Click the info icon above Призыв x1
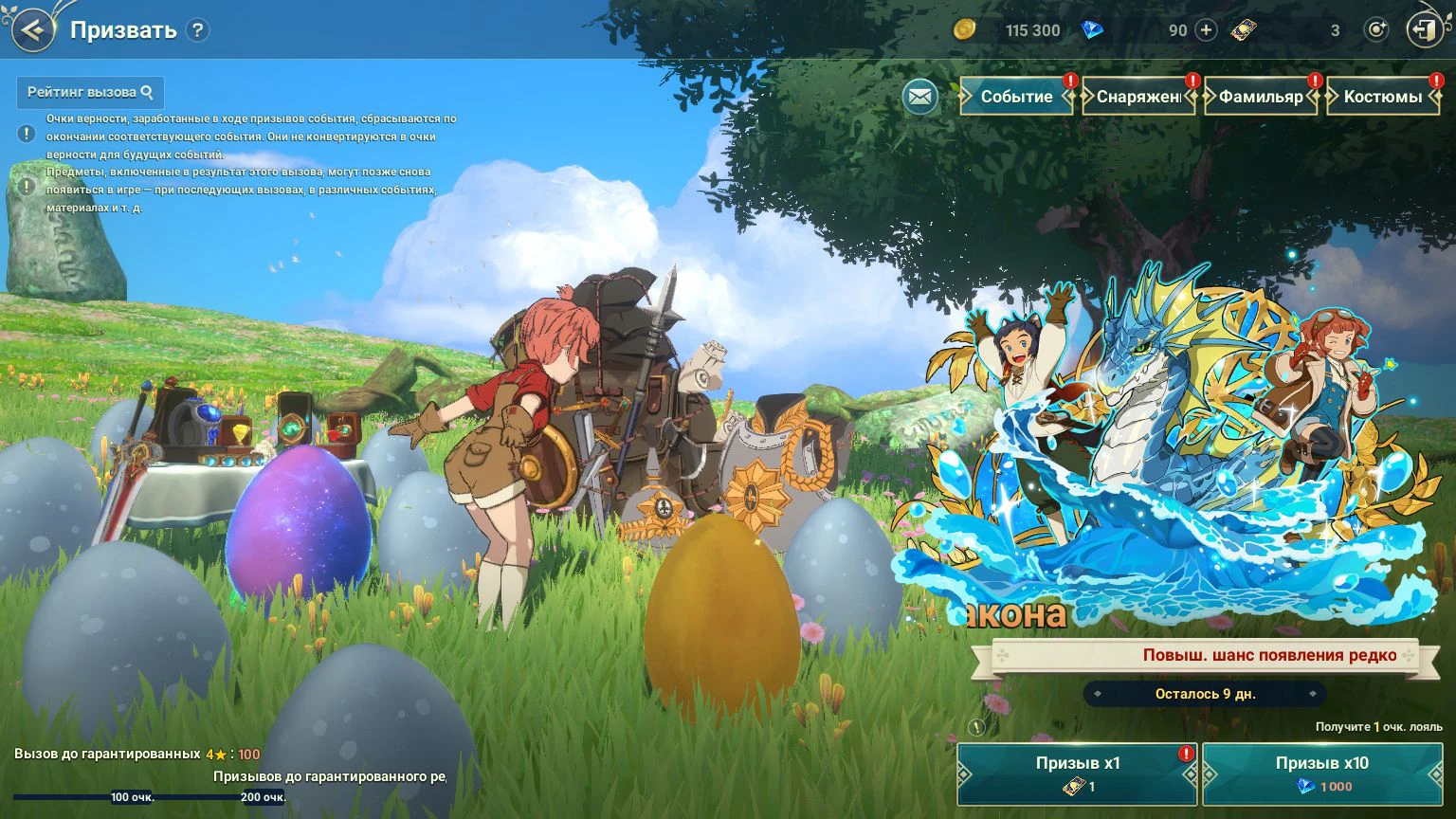Viewport: 1456px width, 819px height. [977, 727]
